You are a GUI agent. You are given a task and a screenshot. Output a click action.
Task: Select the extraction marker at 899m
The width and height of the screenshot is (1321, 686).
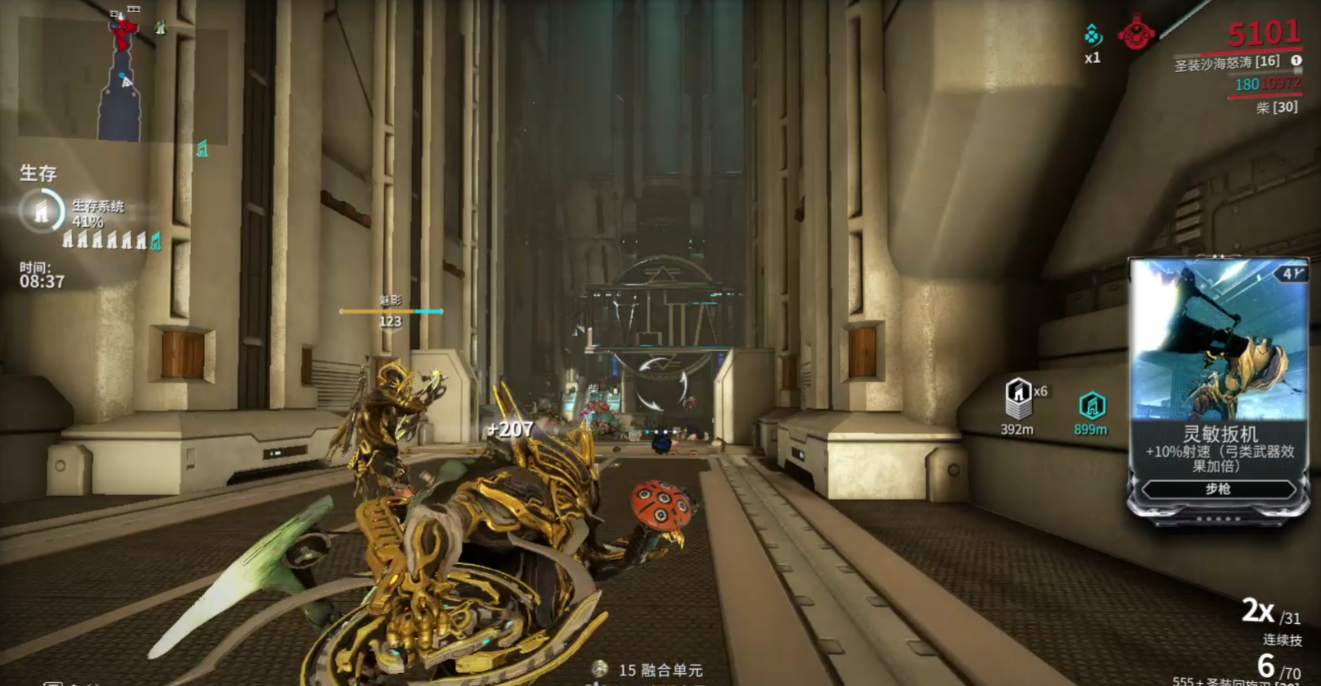click(x=1091, y=405)
